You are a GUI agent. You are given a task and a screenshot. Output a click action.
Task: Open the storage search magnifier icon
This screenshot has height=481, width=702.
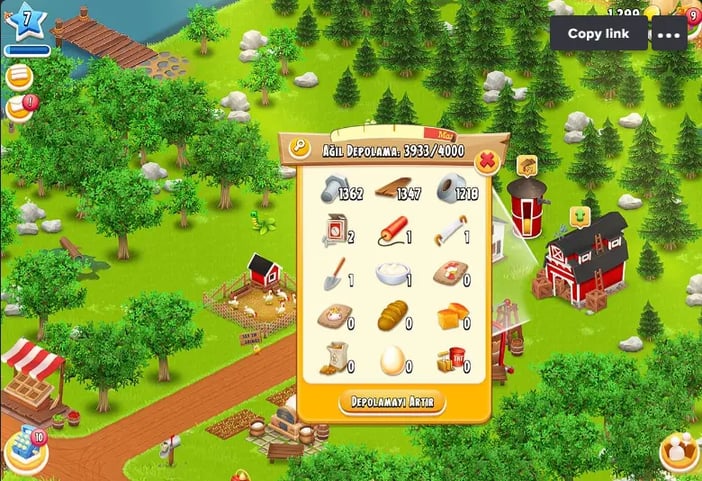tap(299, 147)
